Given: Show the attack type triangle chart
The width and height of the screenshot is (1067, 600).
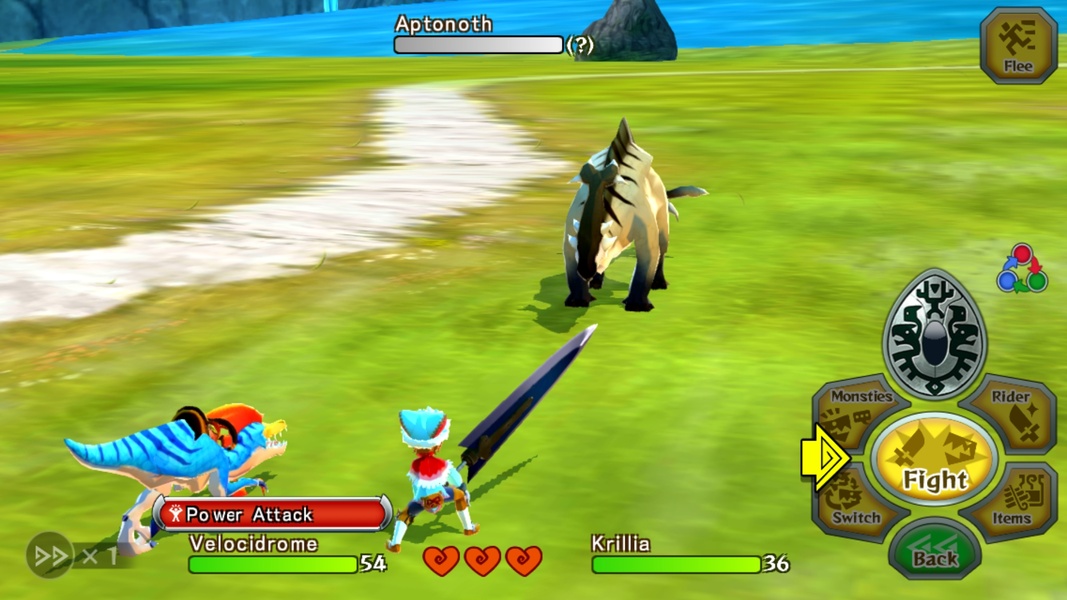Looking at the screenshot, I should (x=1021, y=270).
